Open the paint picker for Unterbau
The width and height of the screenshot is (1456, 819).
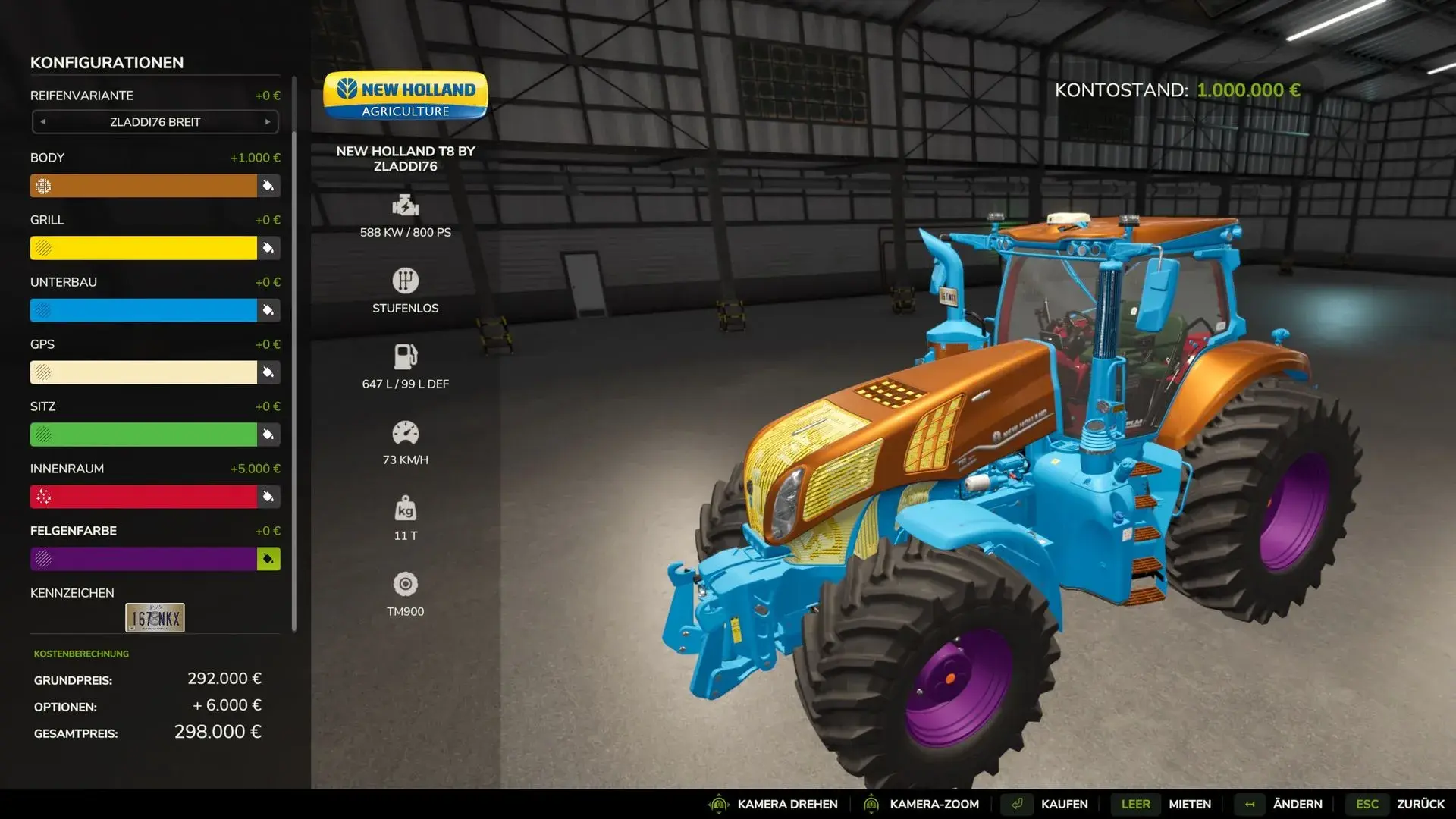(268, 310)
